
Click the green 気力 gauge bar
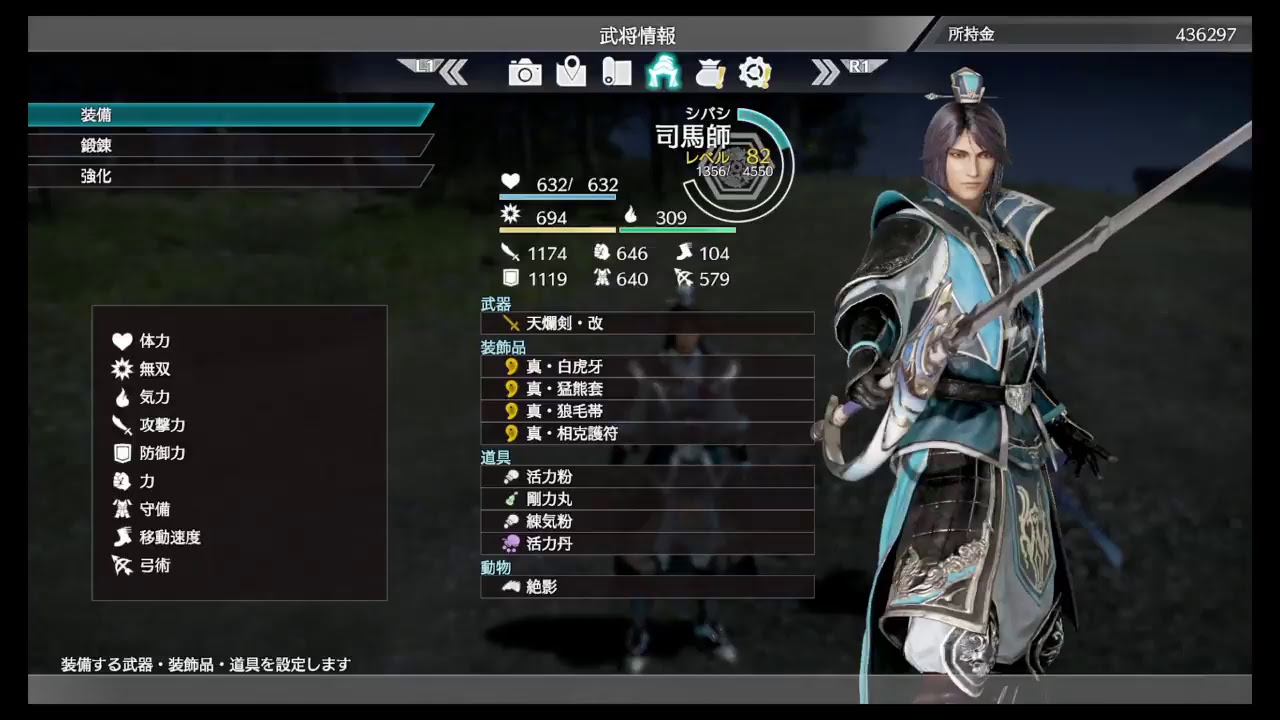677,230
